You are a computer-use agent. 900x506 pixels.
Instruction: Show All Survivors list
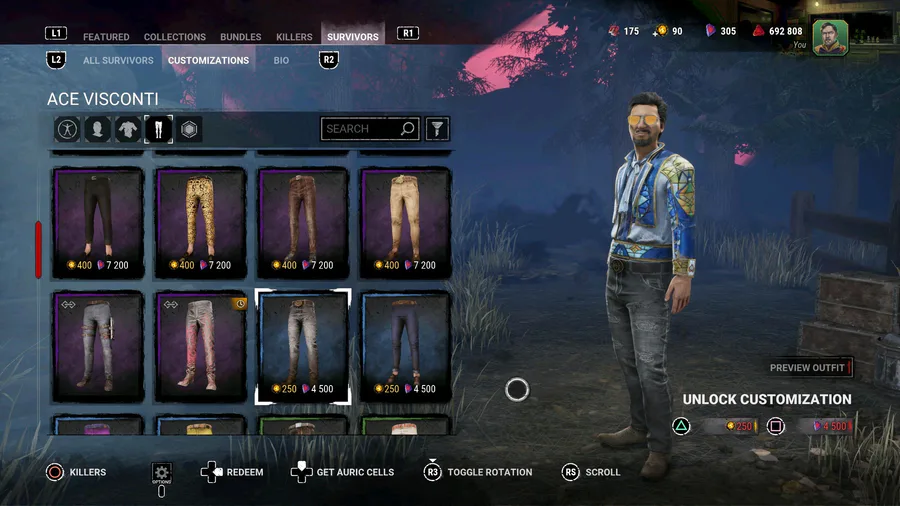pyautogui.click(x=118, y=60)
